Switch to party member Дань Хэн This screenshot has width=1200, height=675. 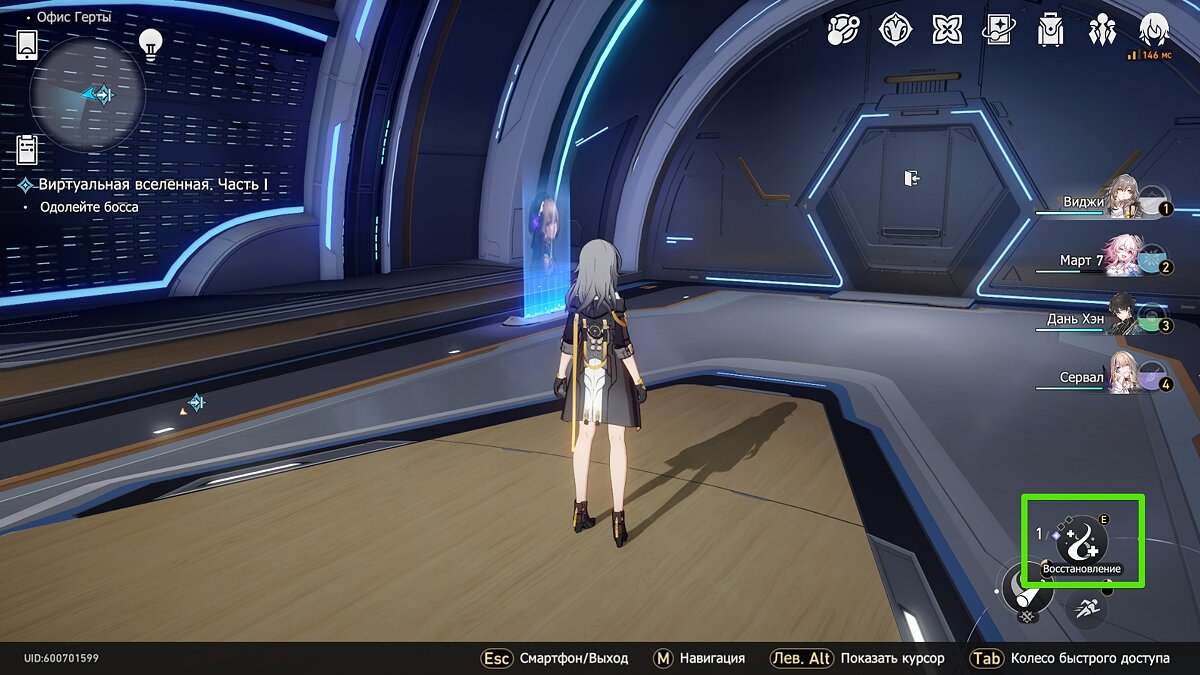click(1125, 317)
